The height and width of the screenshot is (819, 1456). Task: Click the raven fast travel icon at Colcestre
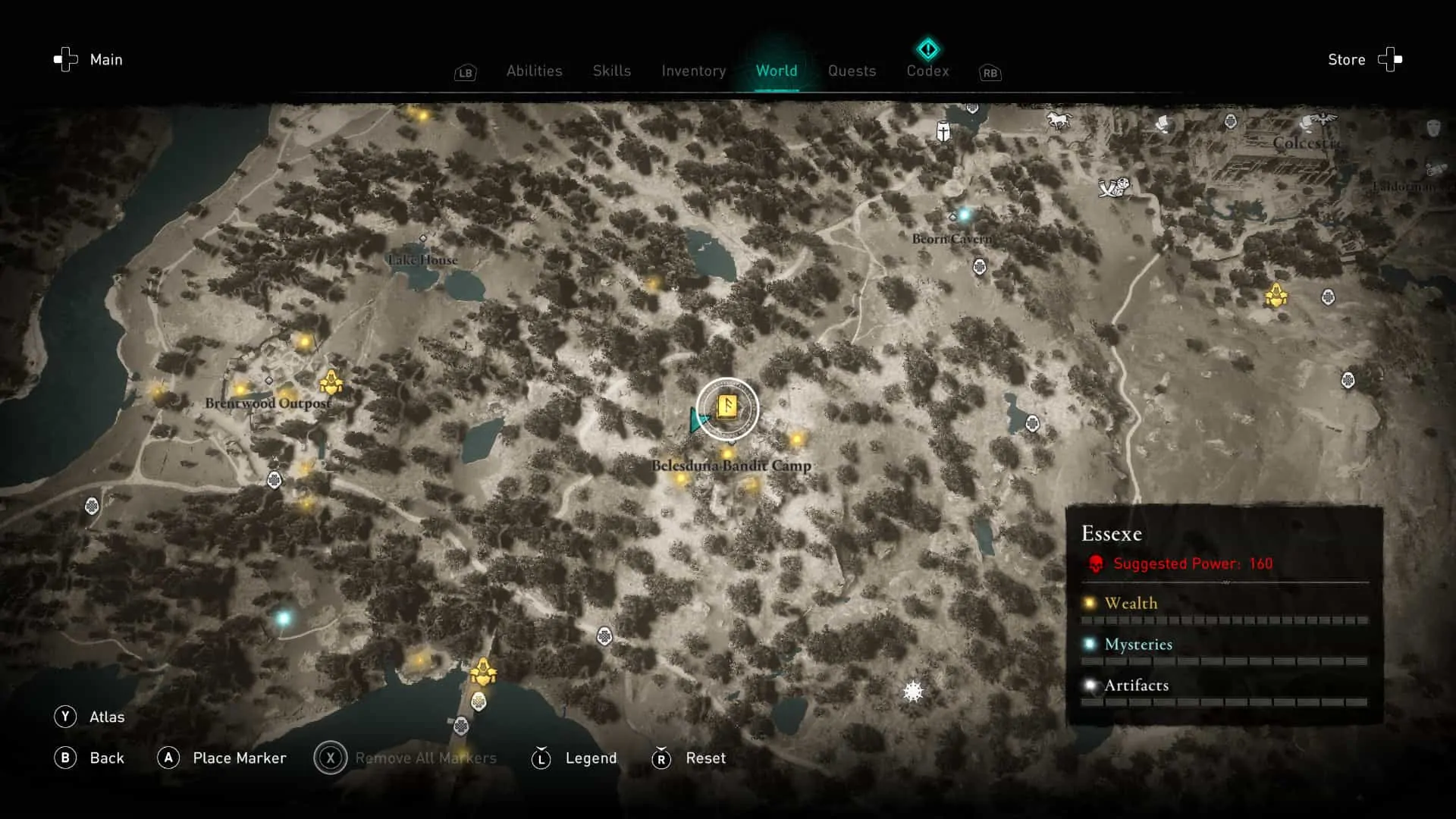pyautogui.click(x=1324, y=119)
